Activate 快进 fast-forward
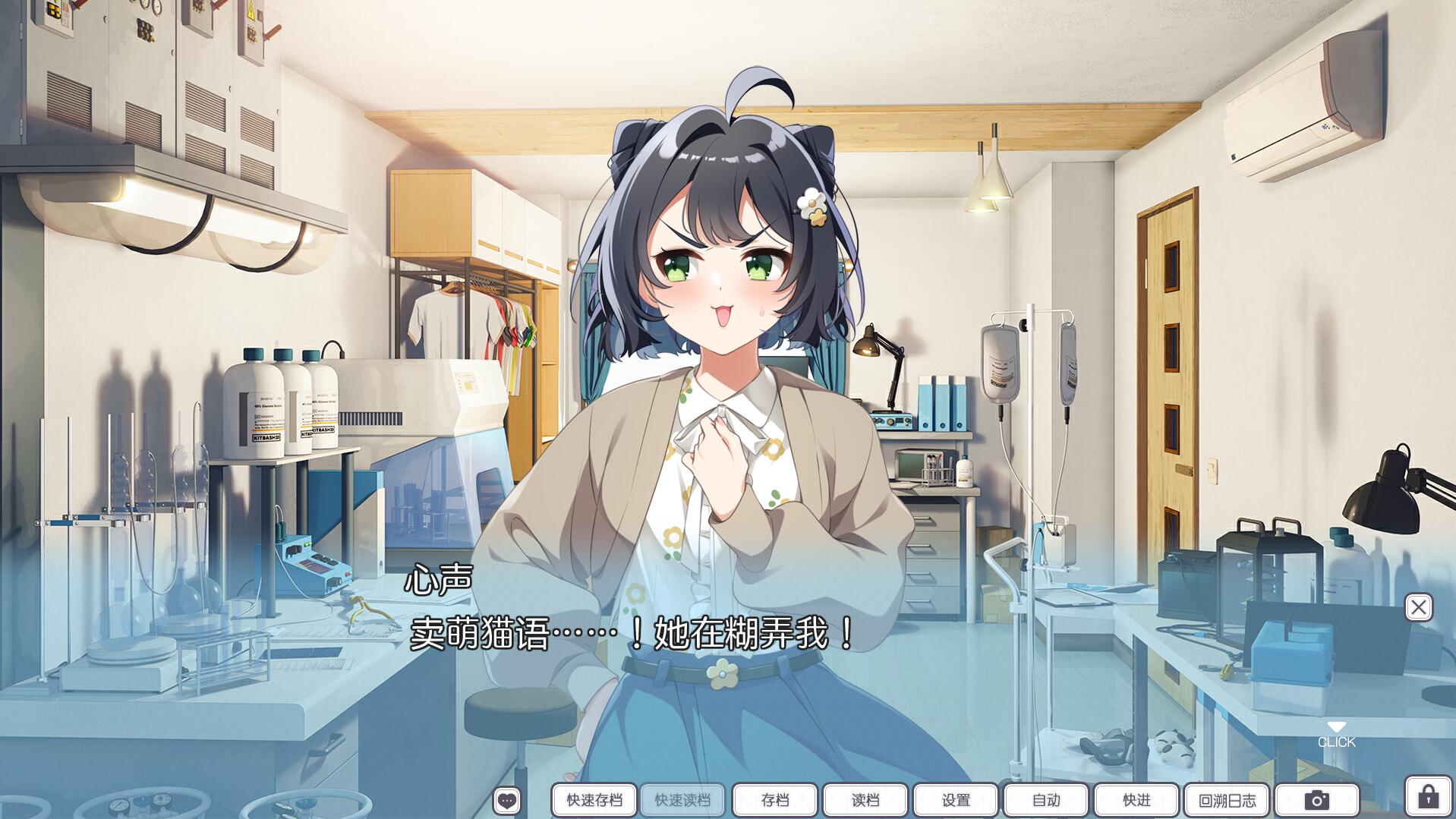Screen dimensions: 1456x819 click(x=1136, y=800)
